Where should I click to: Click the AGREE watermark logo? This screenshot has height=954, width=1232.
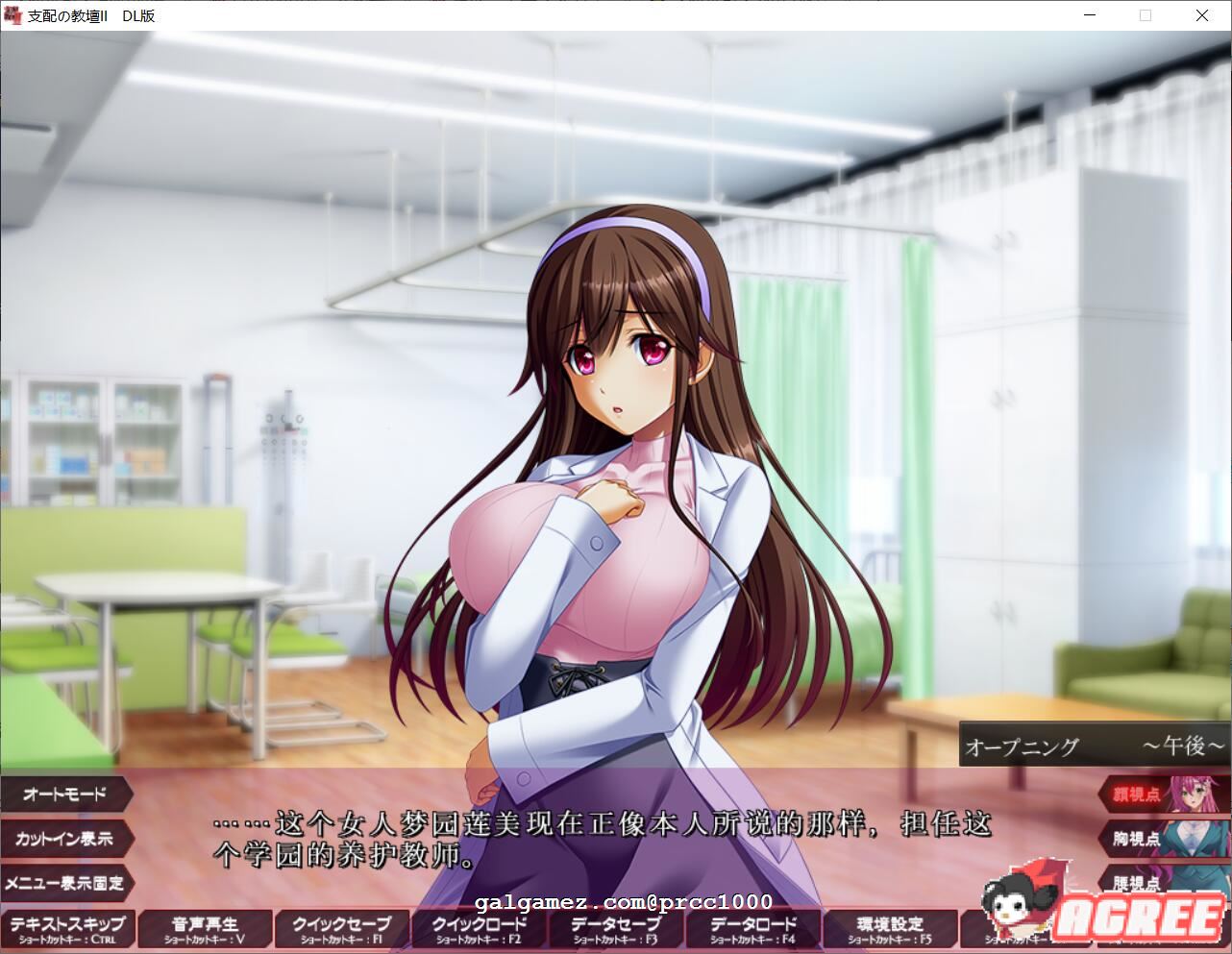tap(1139, 919)
